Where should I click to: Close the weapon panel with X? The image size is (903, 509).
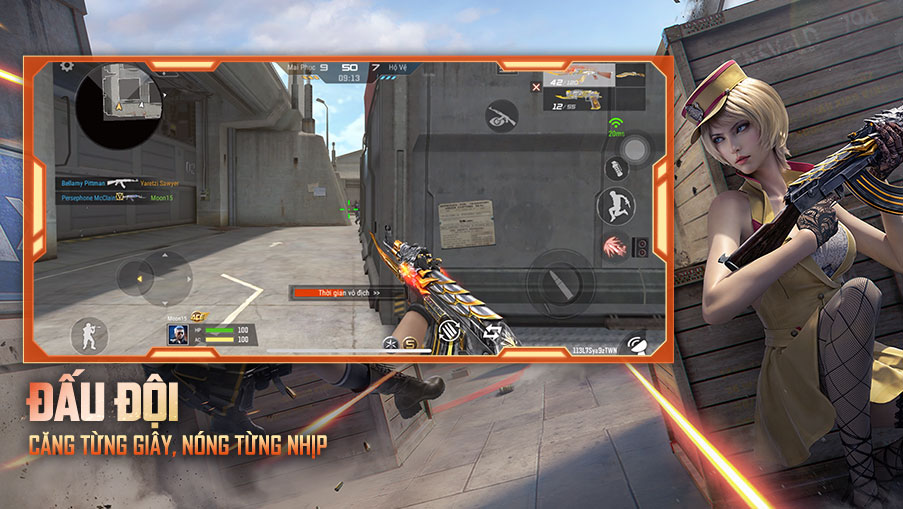point(536,88)
